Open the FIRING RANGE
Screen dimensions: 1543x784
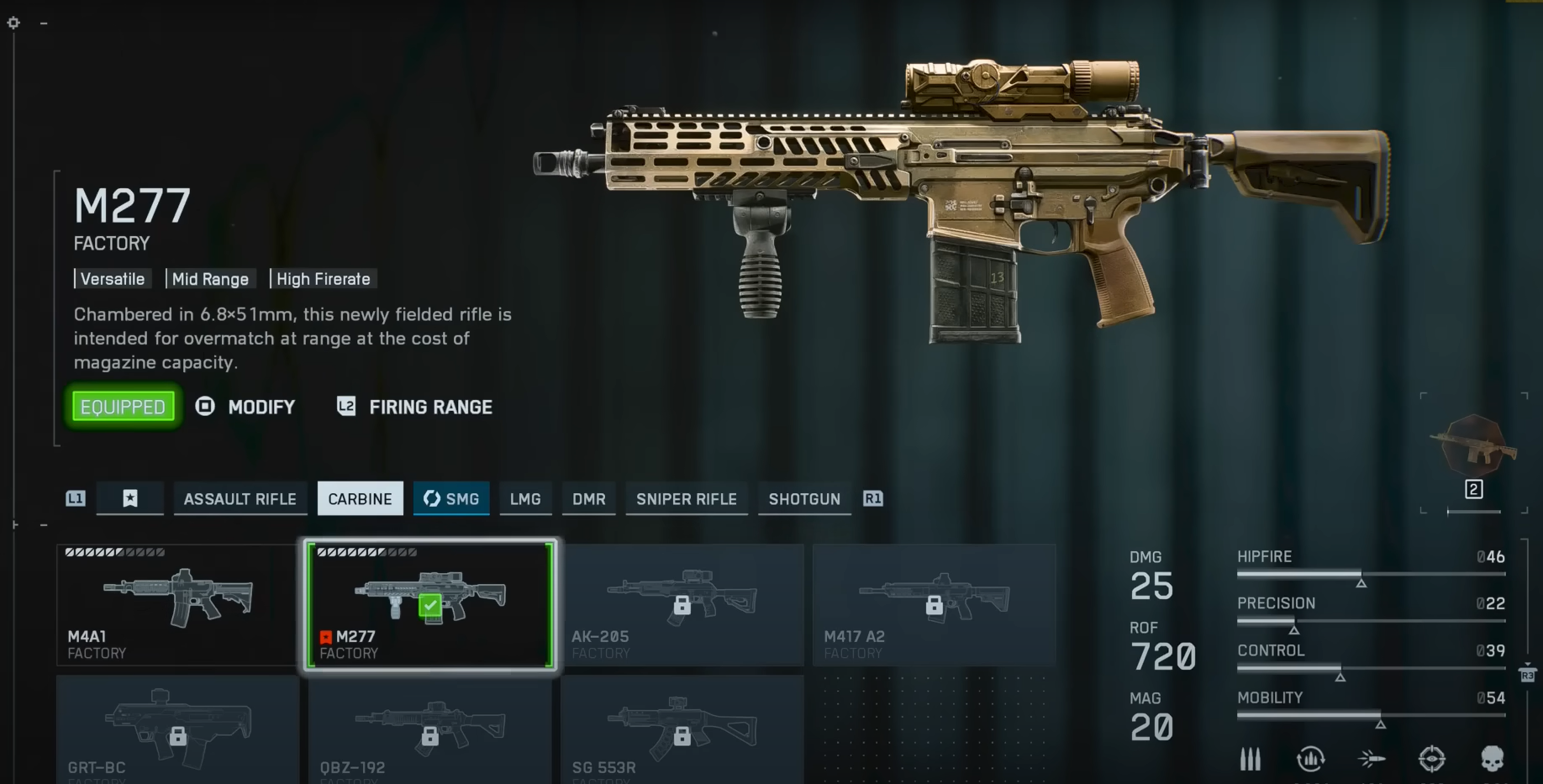[430, 407]
